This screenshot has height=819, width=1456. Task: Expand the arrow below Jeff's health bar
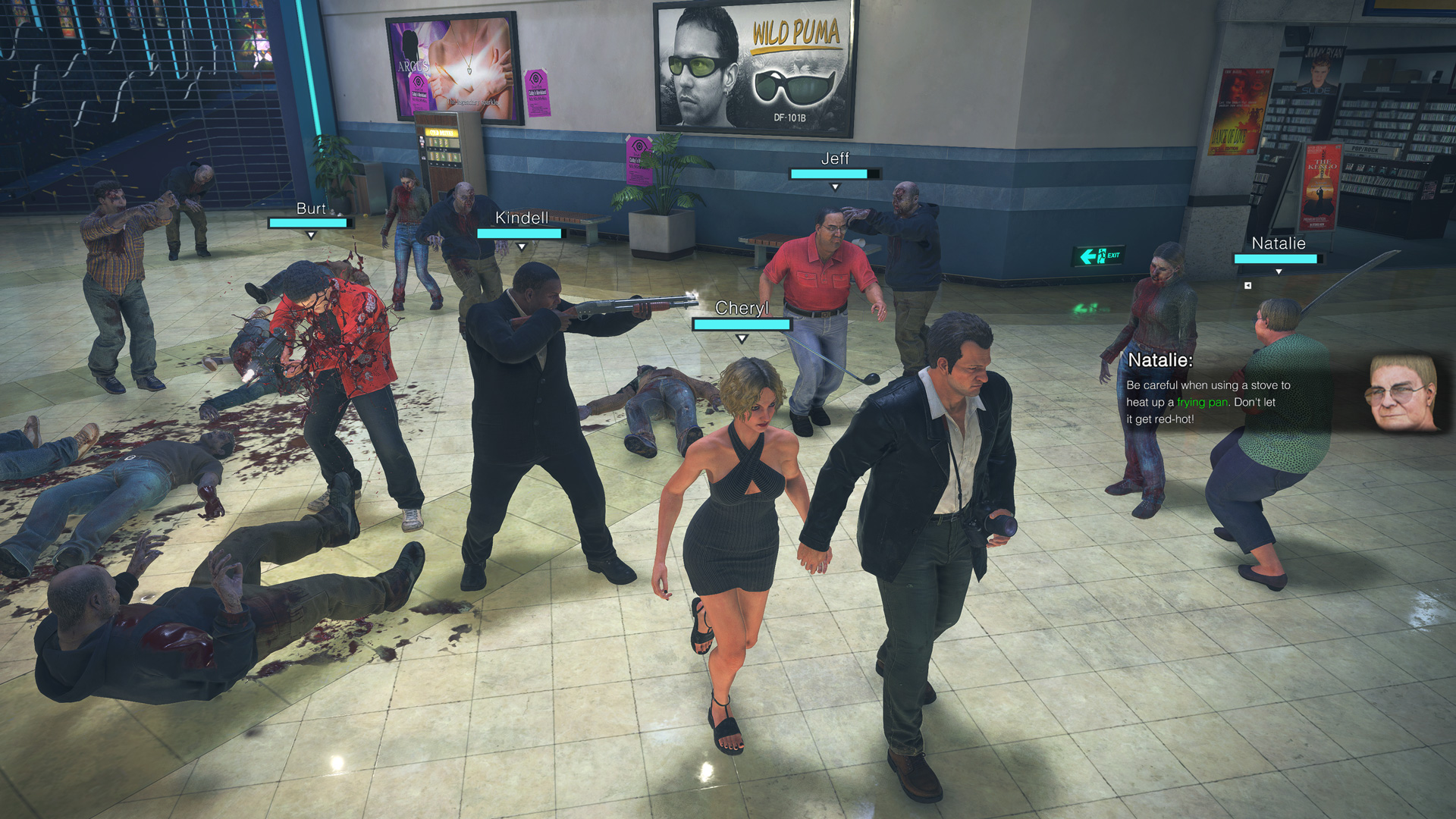834,184
